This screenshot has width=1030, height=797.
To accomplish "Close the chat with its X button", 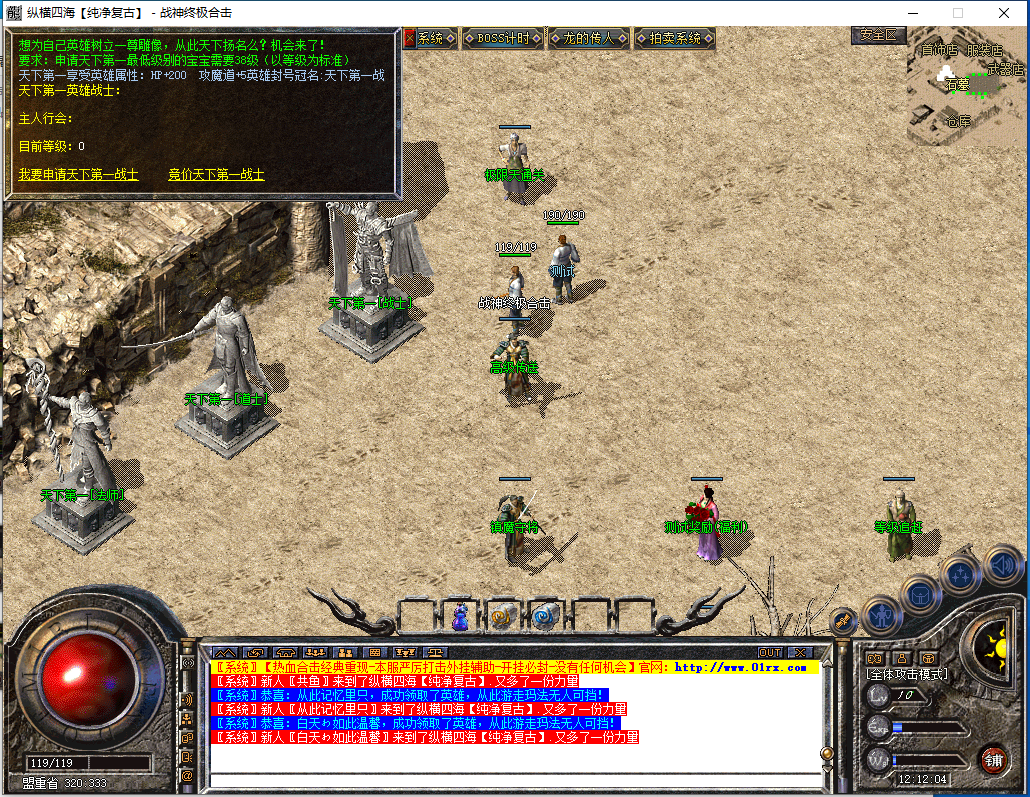I will pos(798,652).
